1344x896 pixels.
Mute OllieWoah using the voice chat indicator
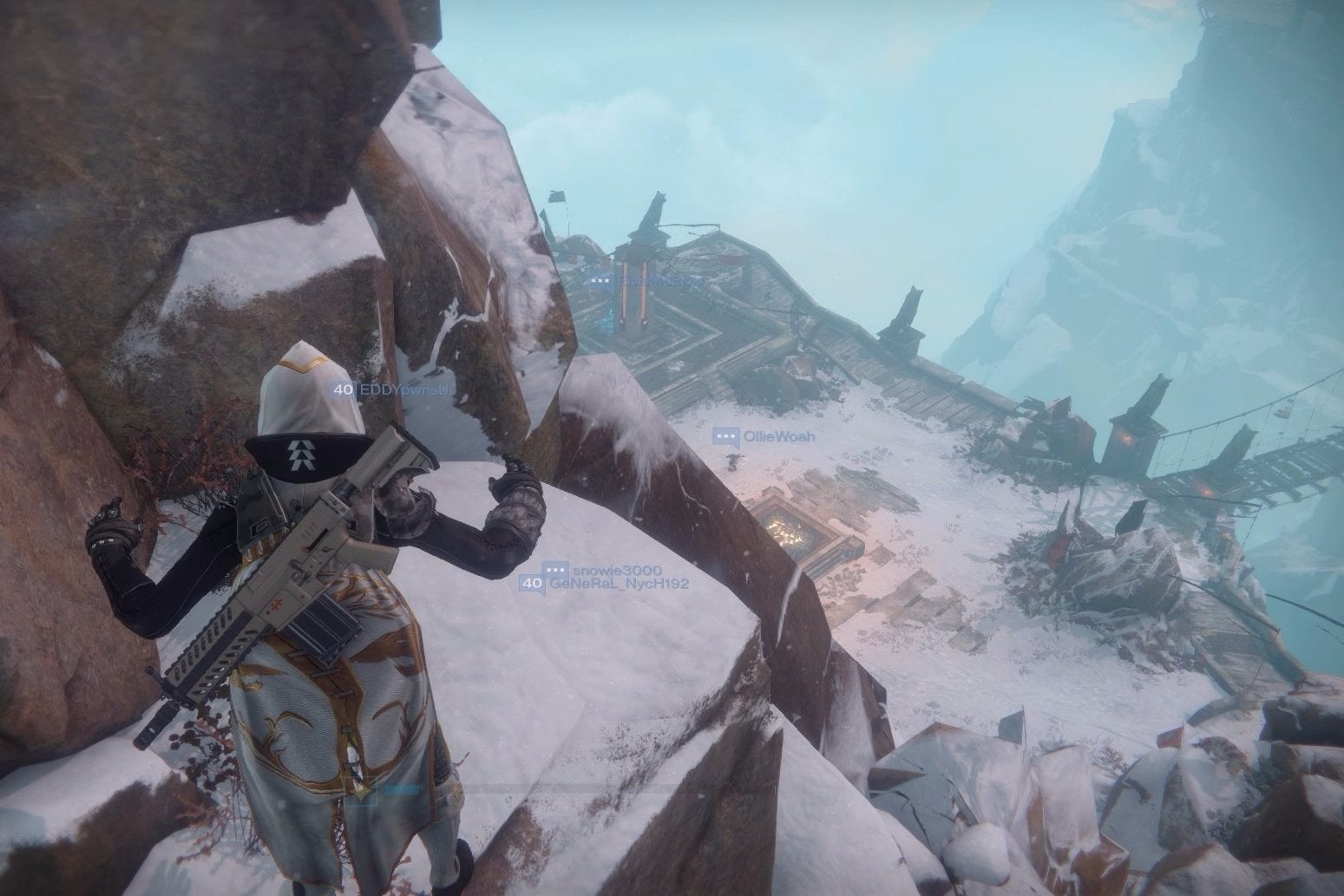[725, 434]
